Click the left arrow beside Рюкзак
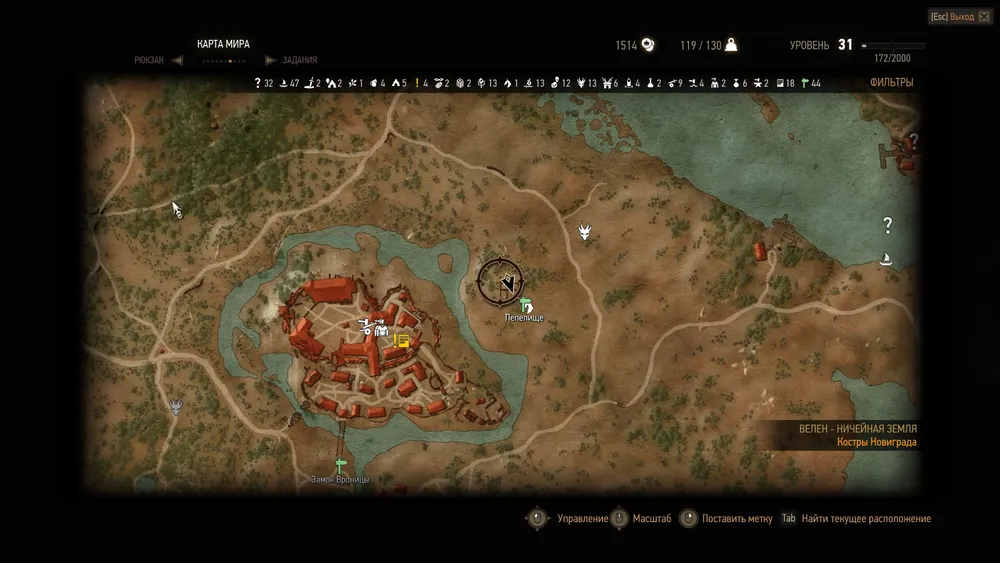This screenshot has height=563, width=1000. [177, 60]
